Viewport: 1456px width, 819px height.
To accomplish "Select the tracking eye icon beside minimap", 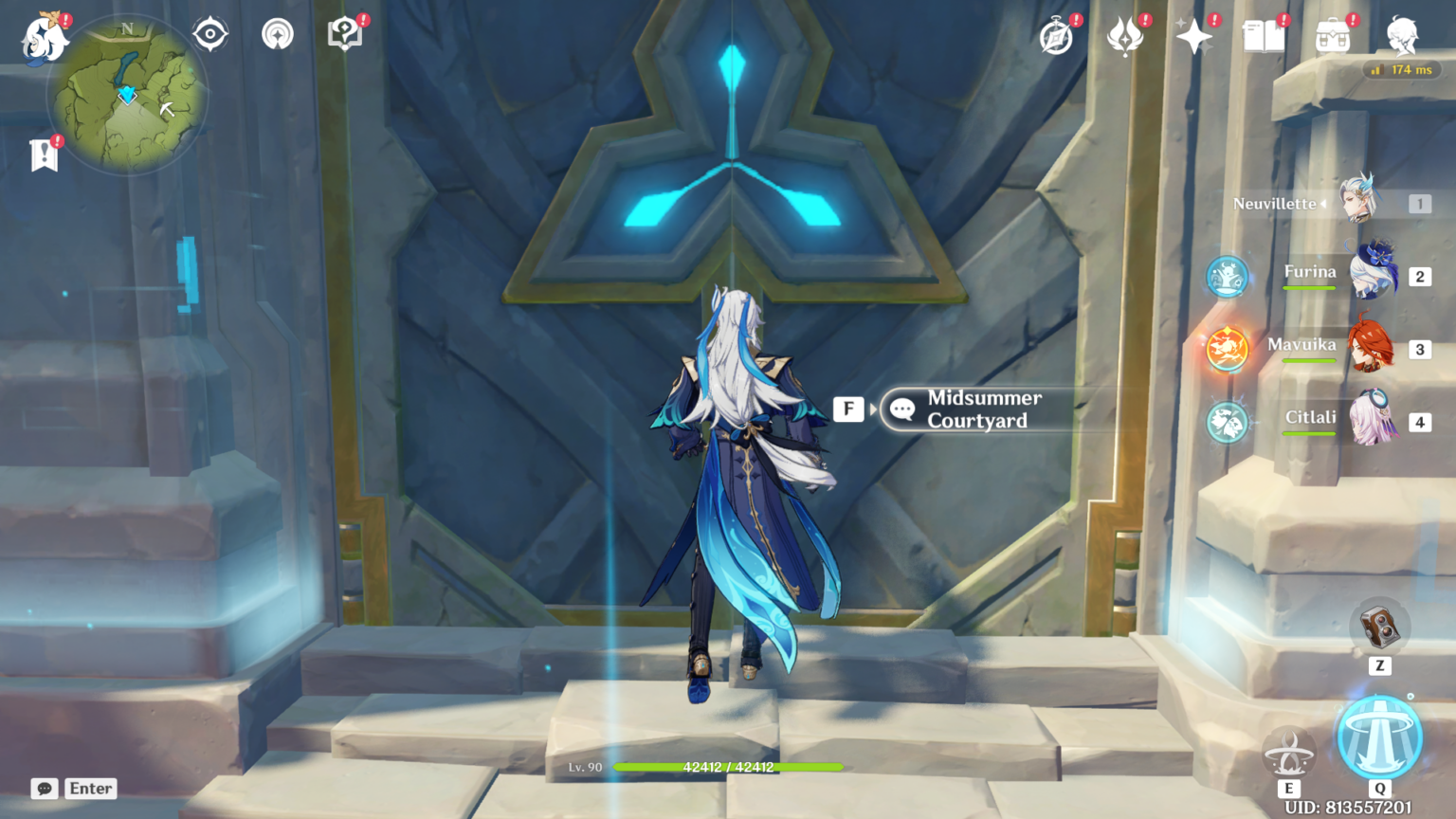I will [x=210, y=33].
